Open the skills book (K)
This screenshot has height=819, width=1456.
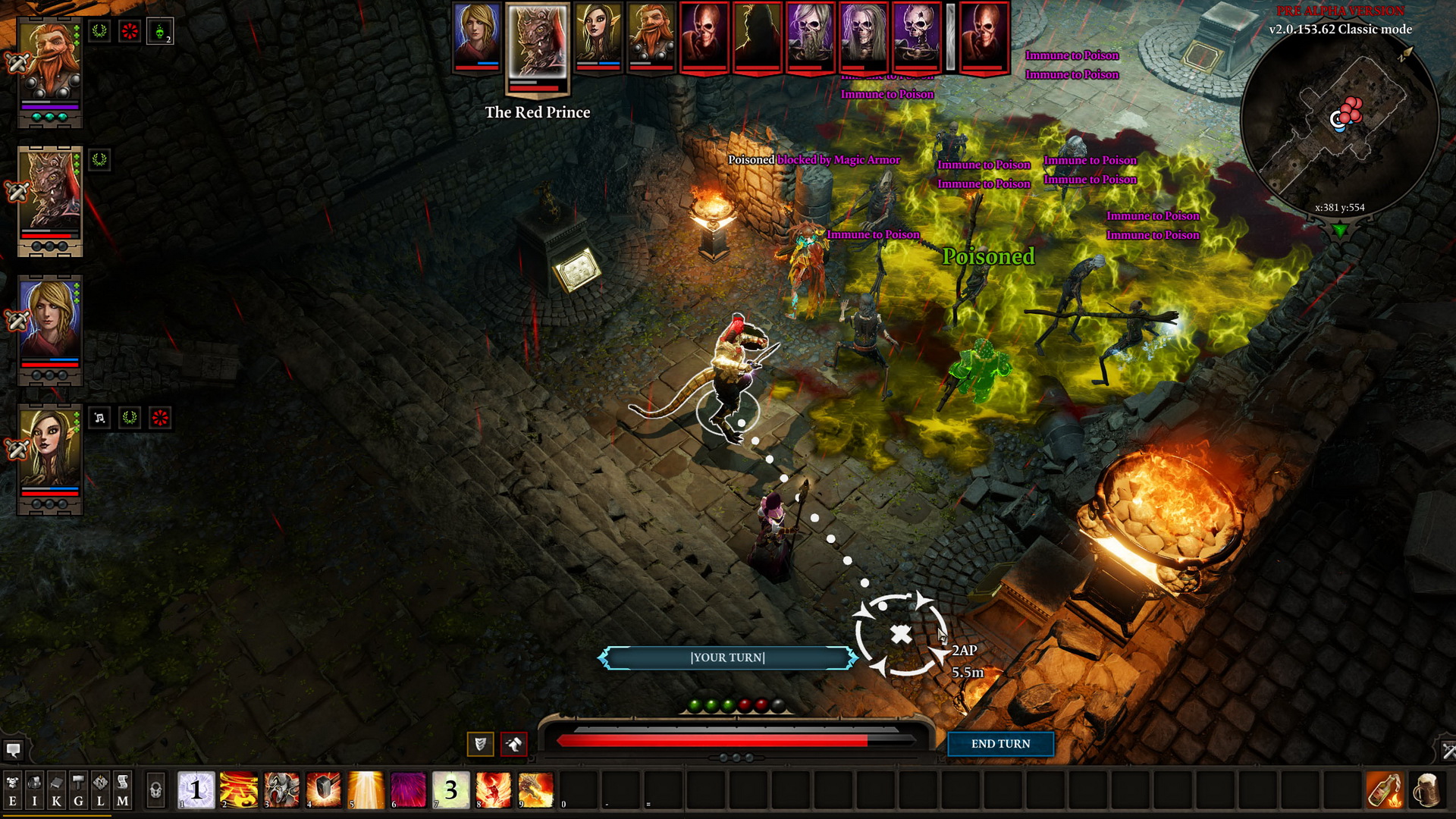56,790
